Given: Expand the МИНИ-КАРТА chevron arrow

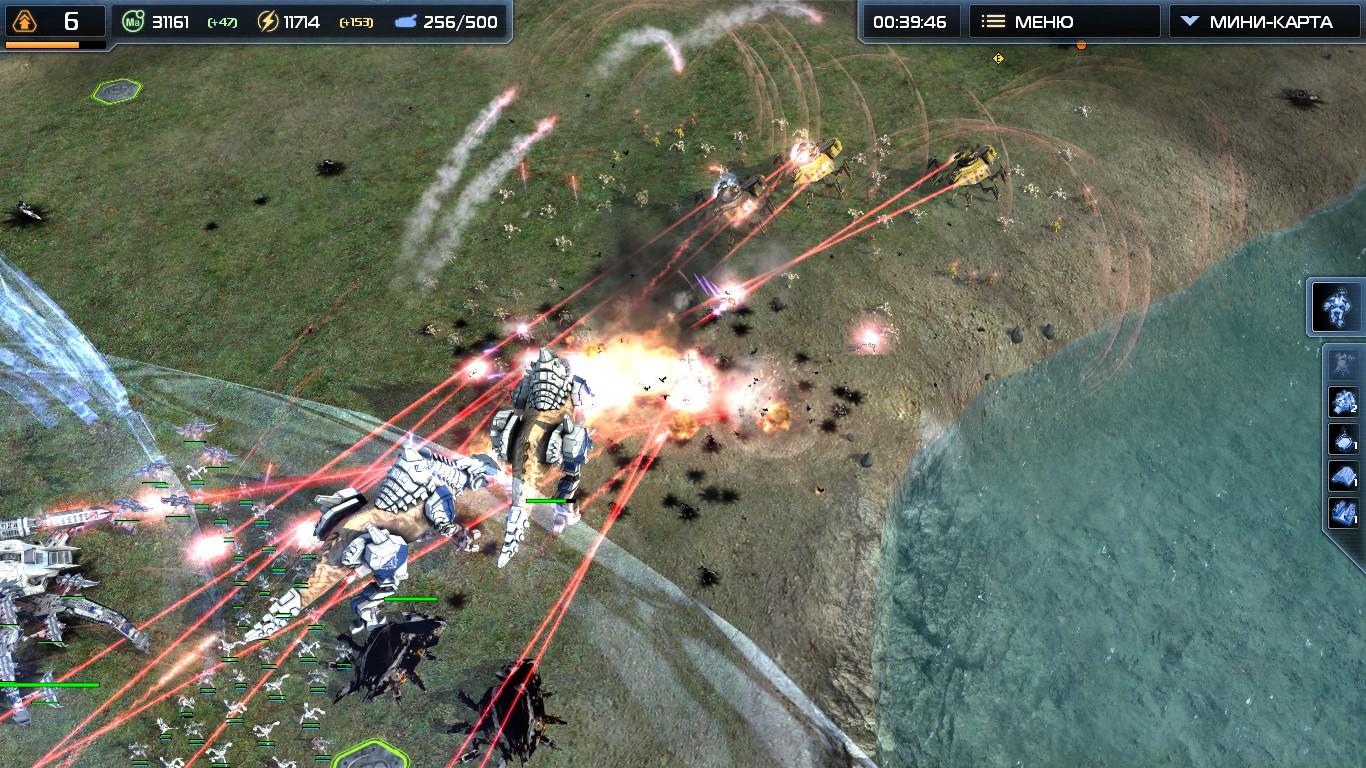Looking at the screenshot, I should 1189,19.
